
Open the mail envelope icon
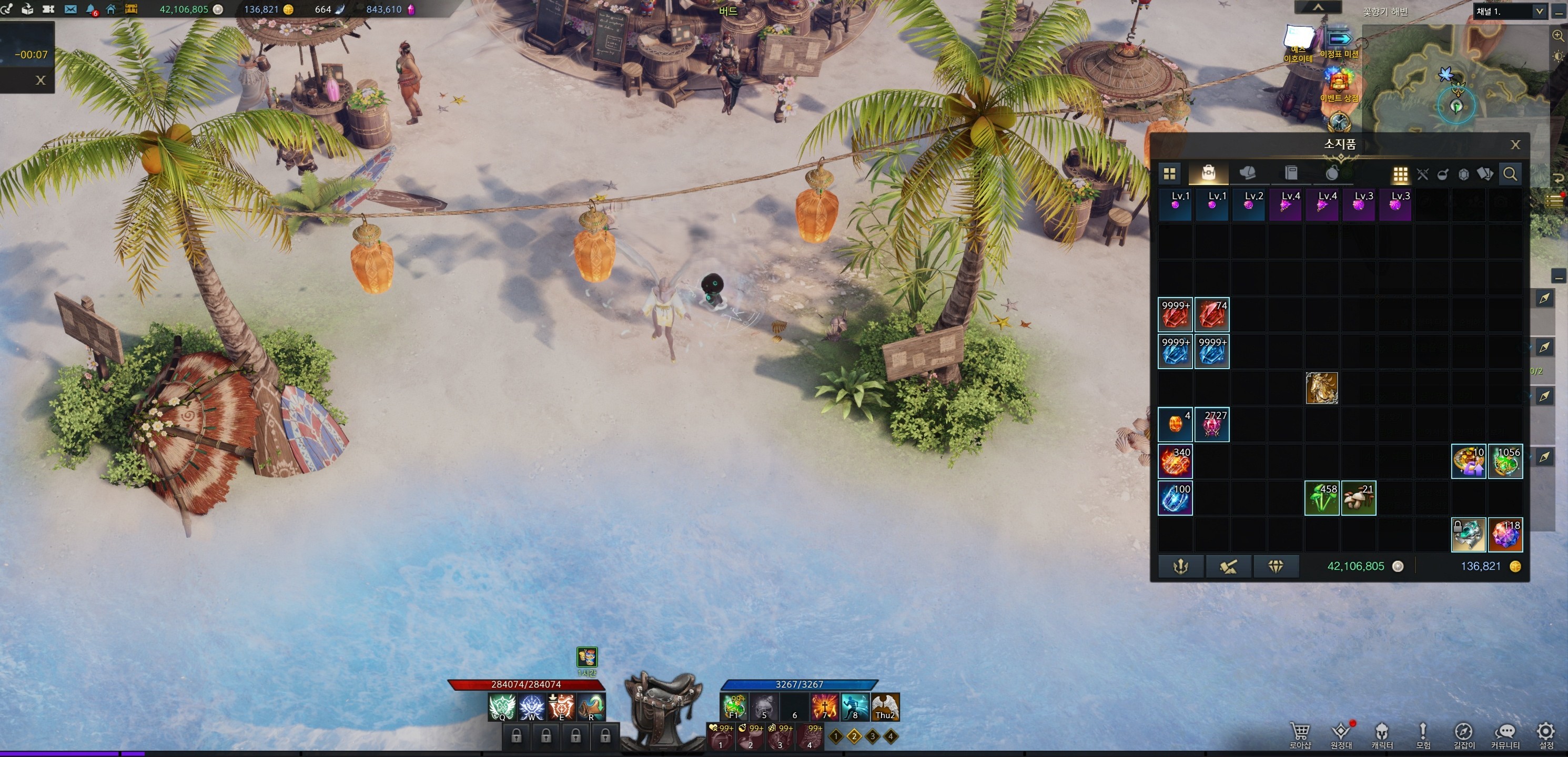point(70,9)
